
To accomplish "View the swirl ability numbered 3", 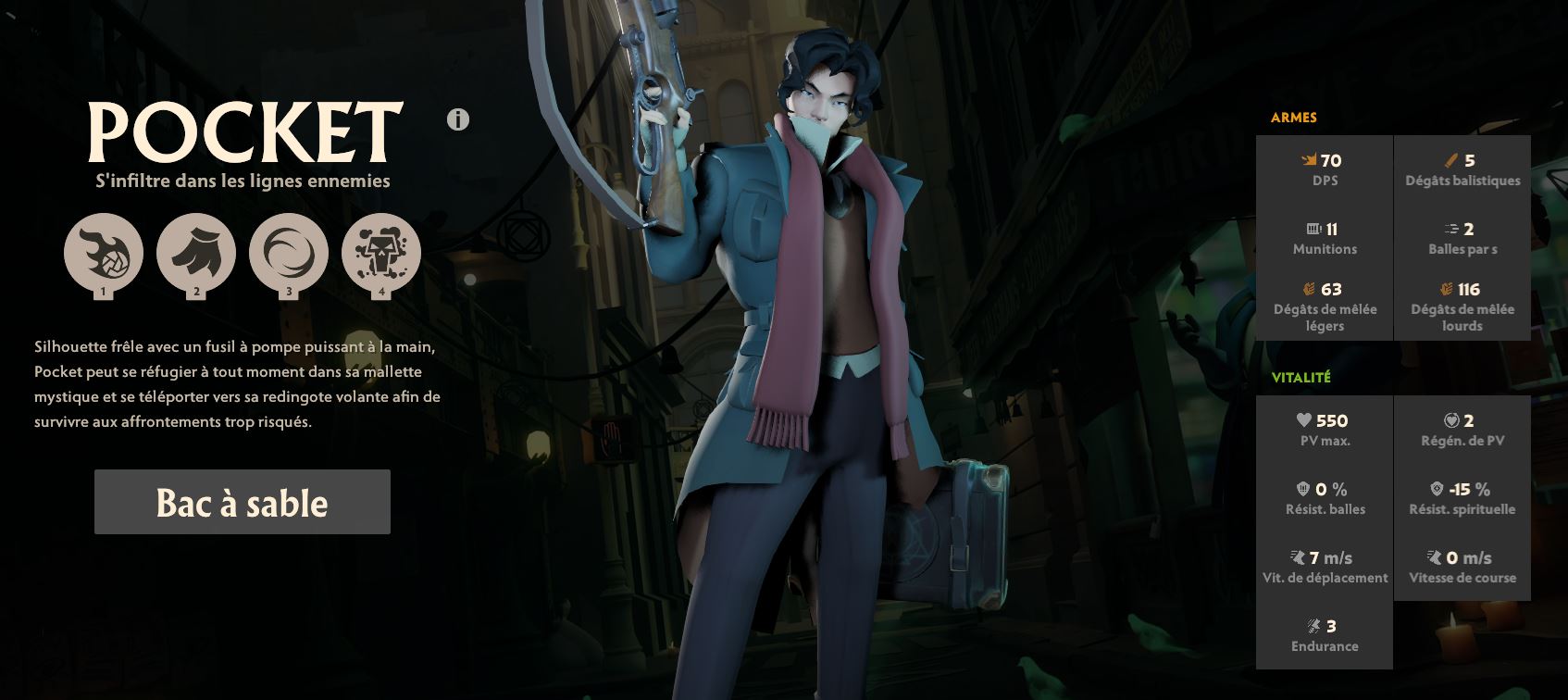I will (289, 253).
